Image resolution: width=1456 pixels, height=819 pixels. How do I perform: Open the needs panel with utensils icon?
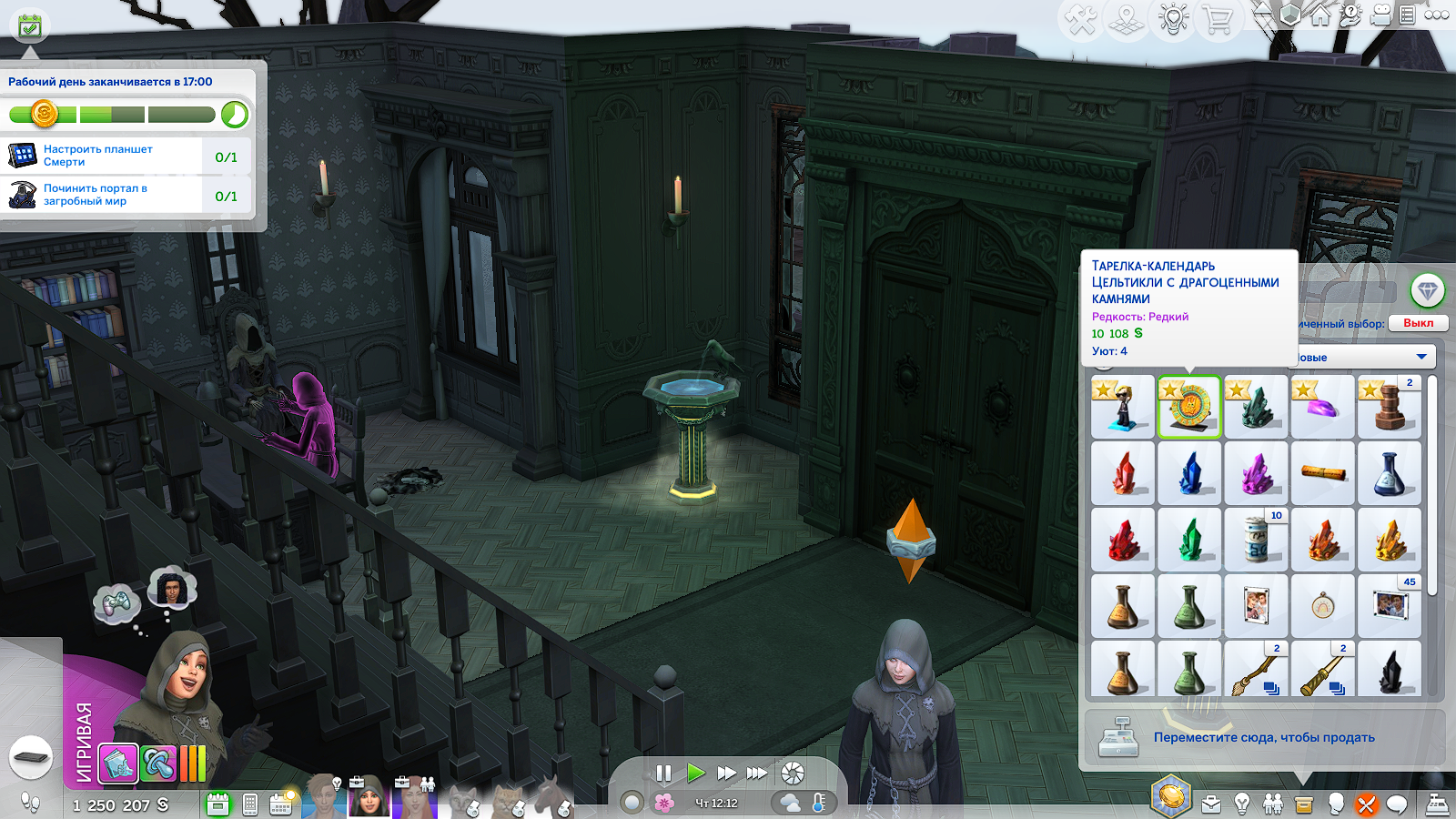click(x=1366, y=804)
